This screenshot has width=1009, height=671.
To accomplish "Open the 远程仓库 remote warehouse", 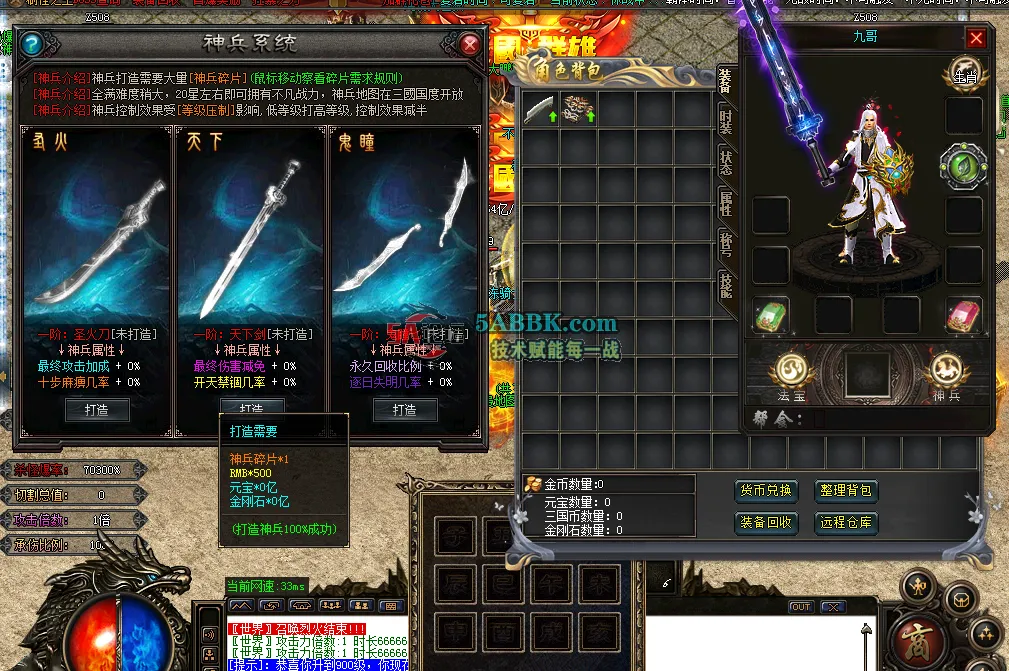I will 846,522.
